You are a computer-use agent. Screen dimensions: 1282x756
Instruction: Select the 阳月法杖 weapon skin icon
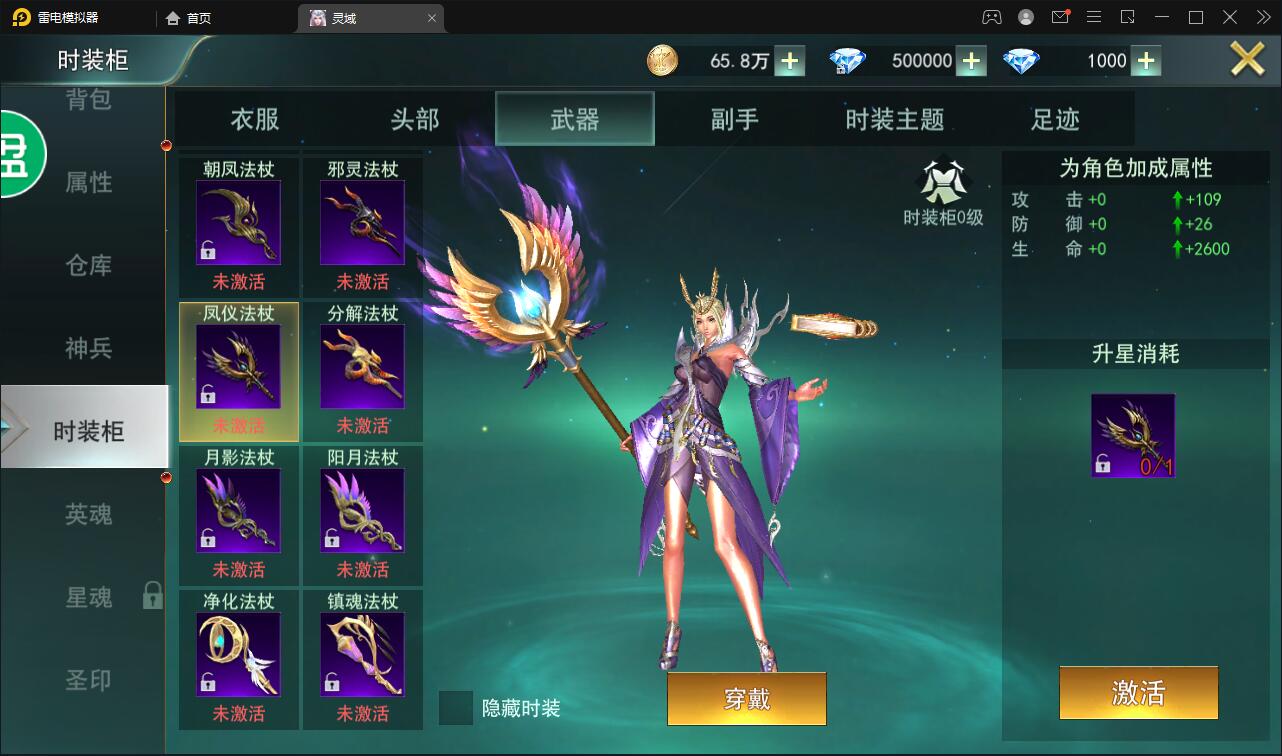362,509
